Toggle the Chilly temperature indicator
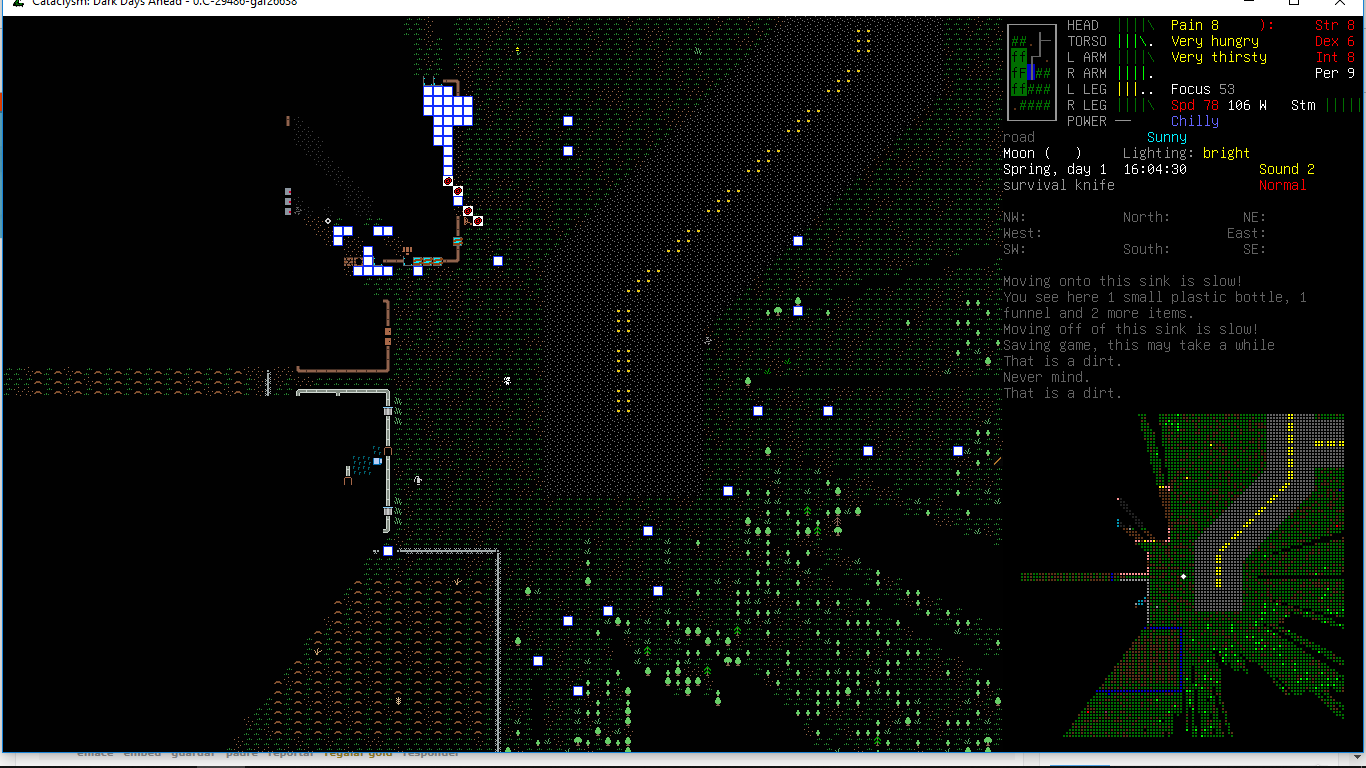This screenshot has width=1366, height=768. point(1194,121)
